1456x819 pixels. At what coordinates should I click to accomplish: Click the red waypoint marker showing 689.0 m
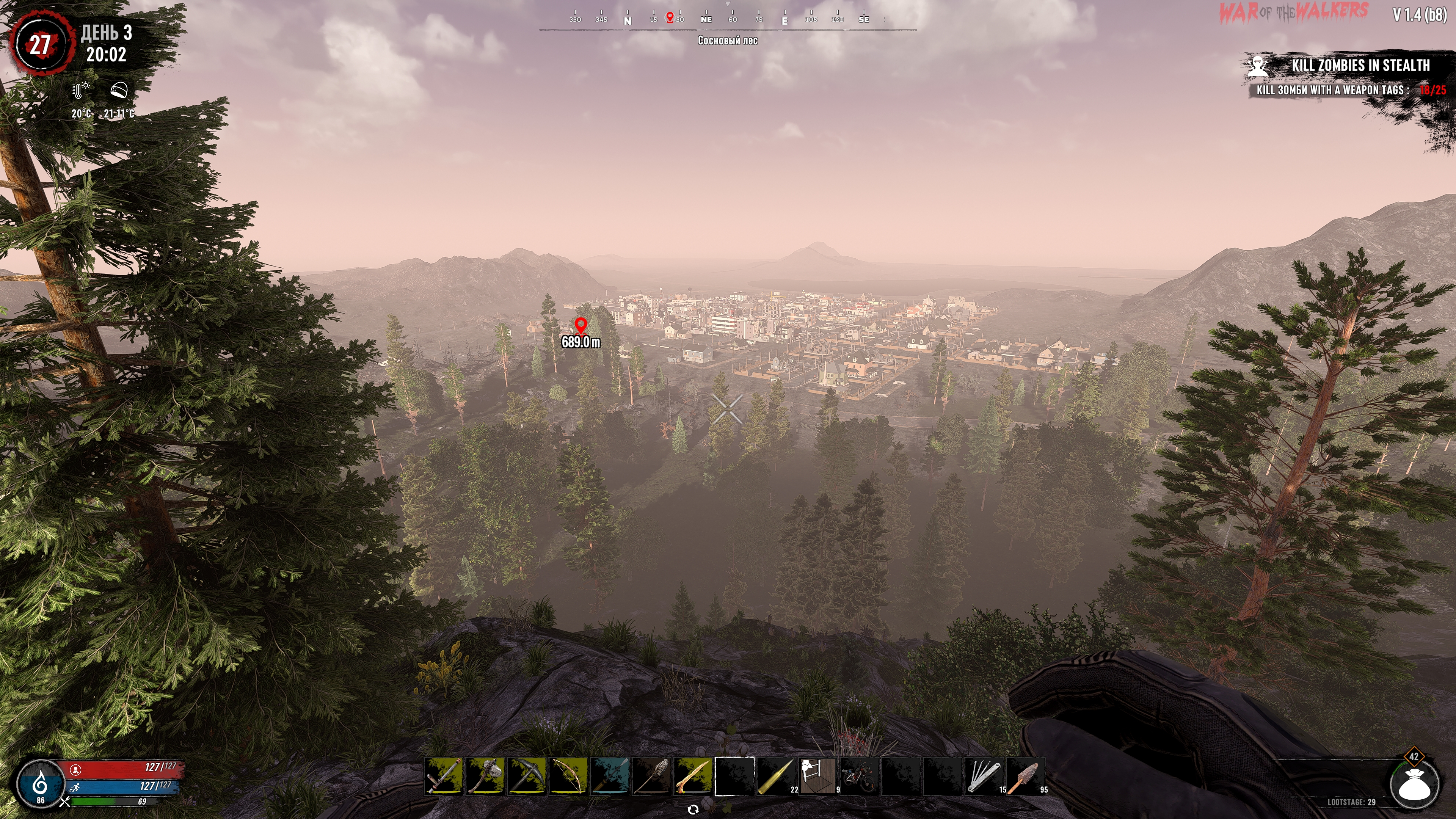tap(581, 326)
